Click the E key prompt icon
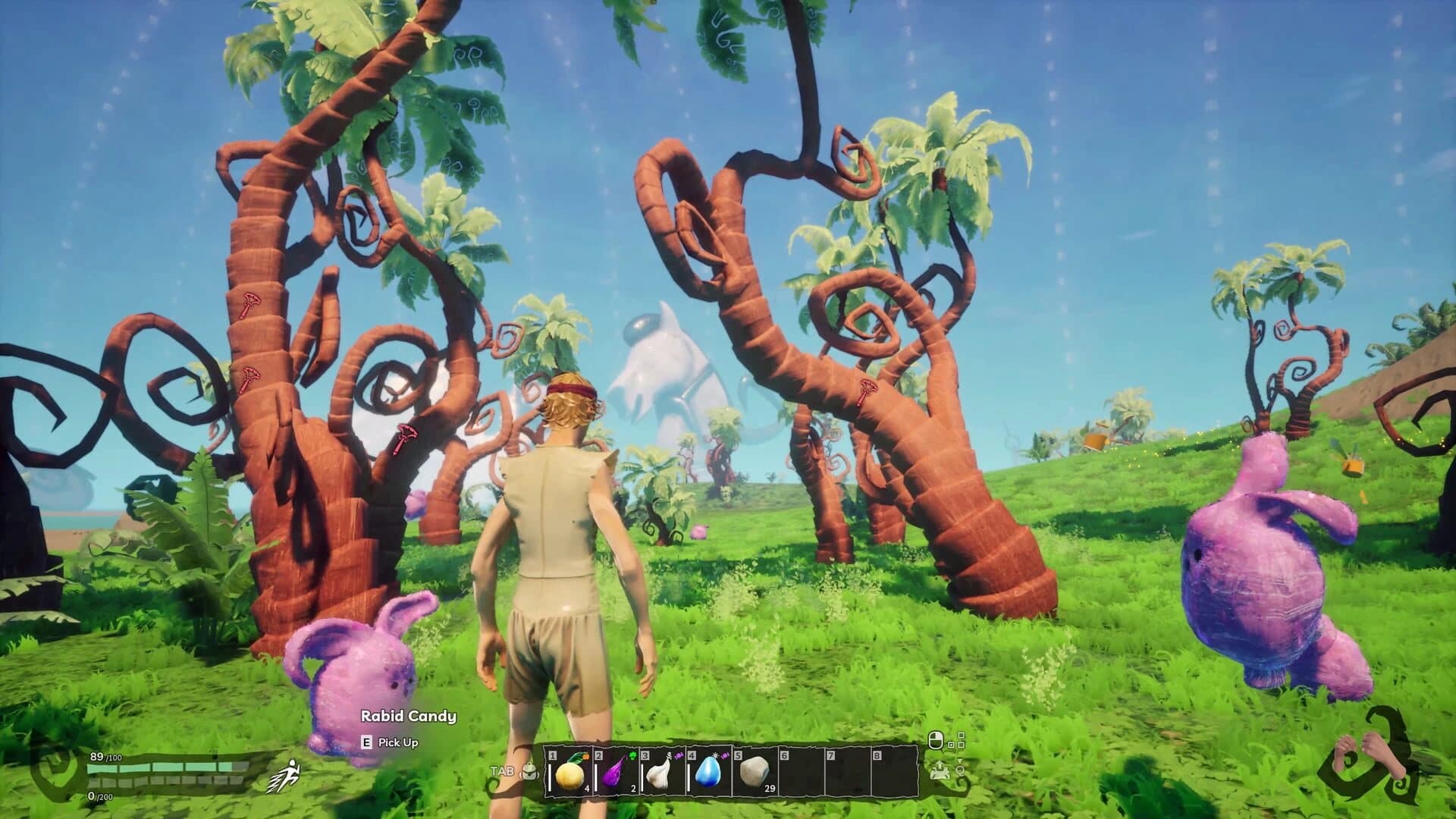Screen dimensions: 1456x819 pyautogui.click(x=367, y=742)
